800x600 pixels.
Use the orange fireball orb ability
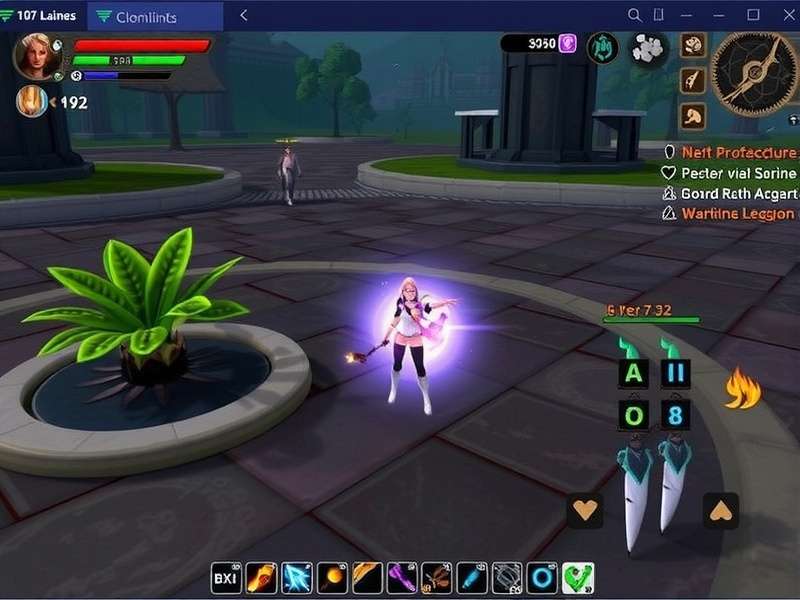(x=332, y=578)
